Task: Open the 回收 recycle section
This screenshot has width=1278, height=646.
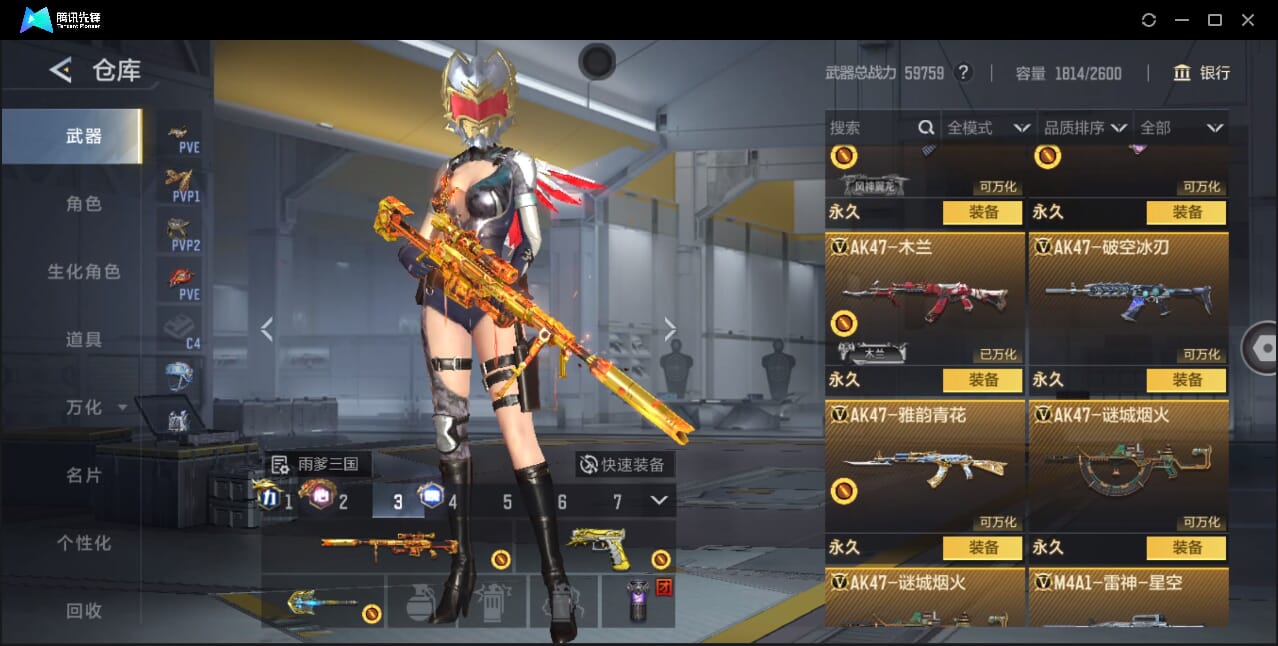Action: (84, 610)
